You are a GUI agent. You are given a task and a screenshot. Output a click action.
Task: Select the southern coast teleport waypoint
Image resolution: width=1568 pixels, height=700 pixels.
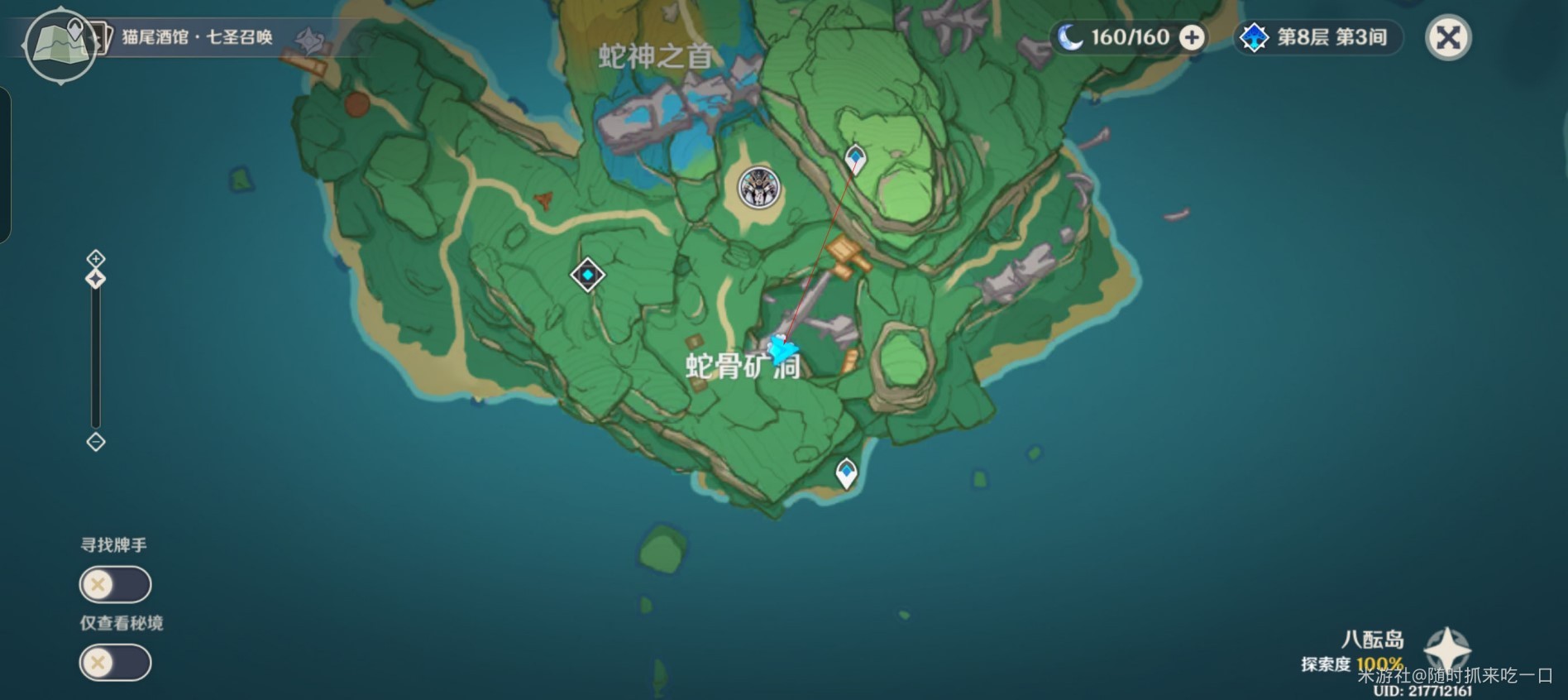pos(845,472)
